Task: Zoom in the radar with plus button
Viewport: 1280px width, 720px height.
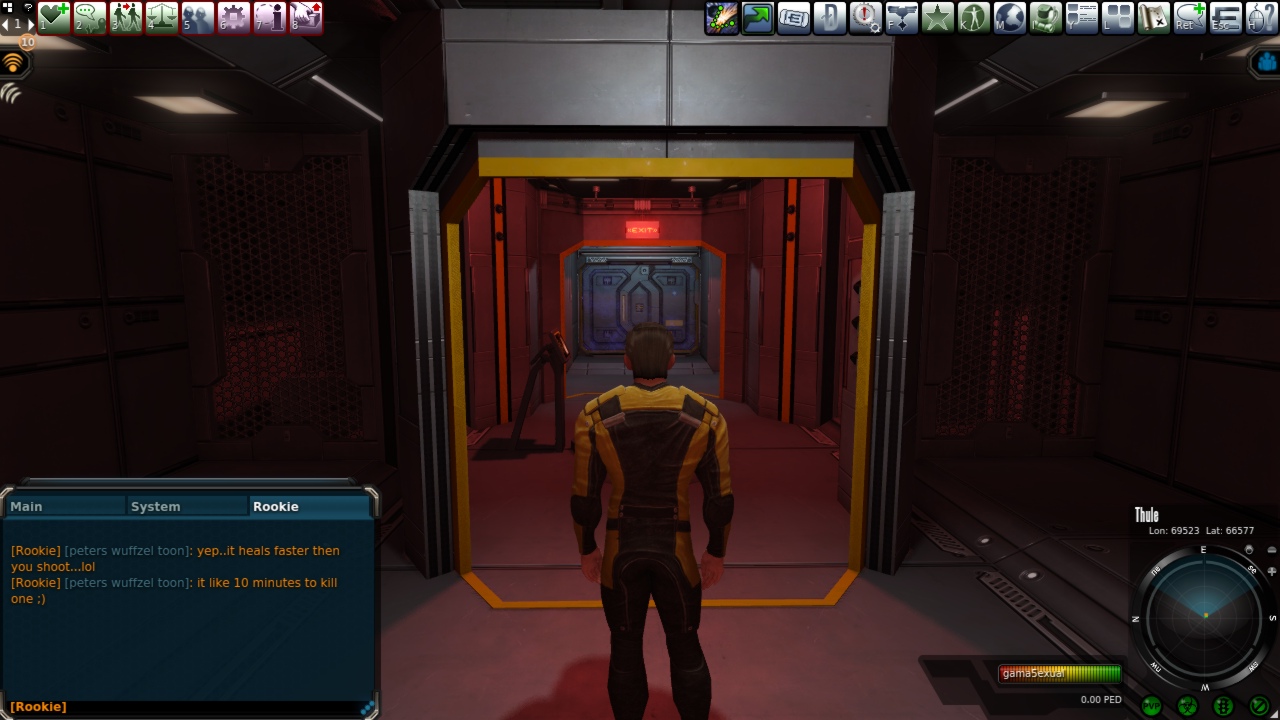Action: 1271,571
